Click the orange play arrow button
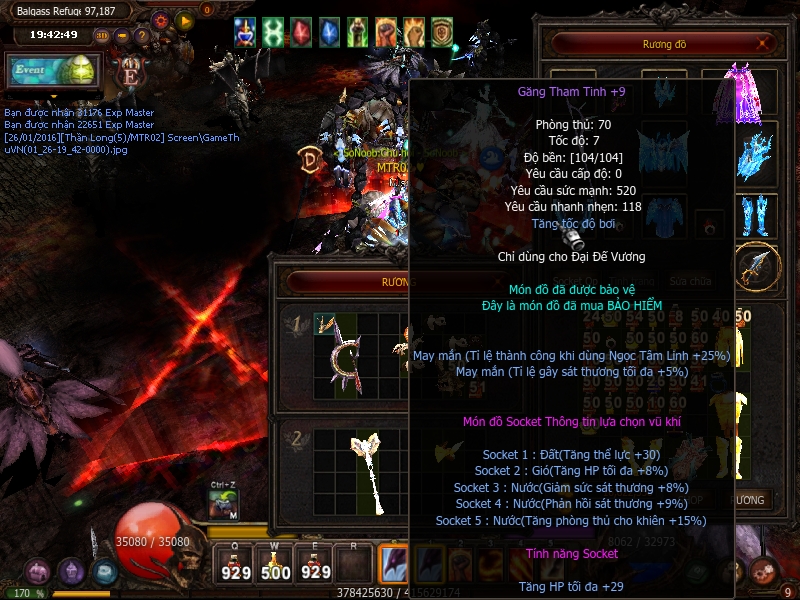 click(x=184, y=20)
